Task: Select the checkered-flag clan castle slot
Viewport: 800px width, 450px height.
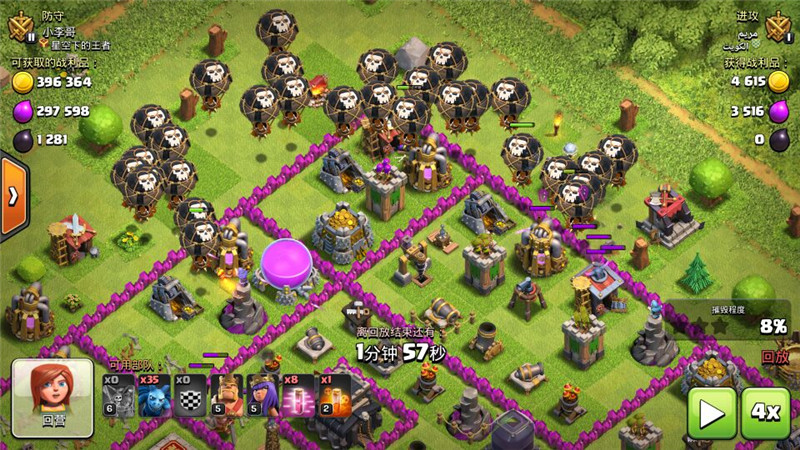Action: coord(189,394)
